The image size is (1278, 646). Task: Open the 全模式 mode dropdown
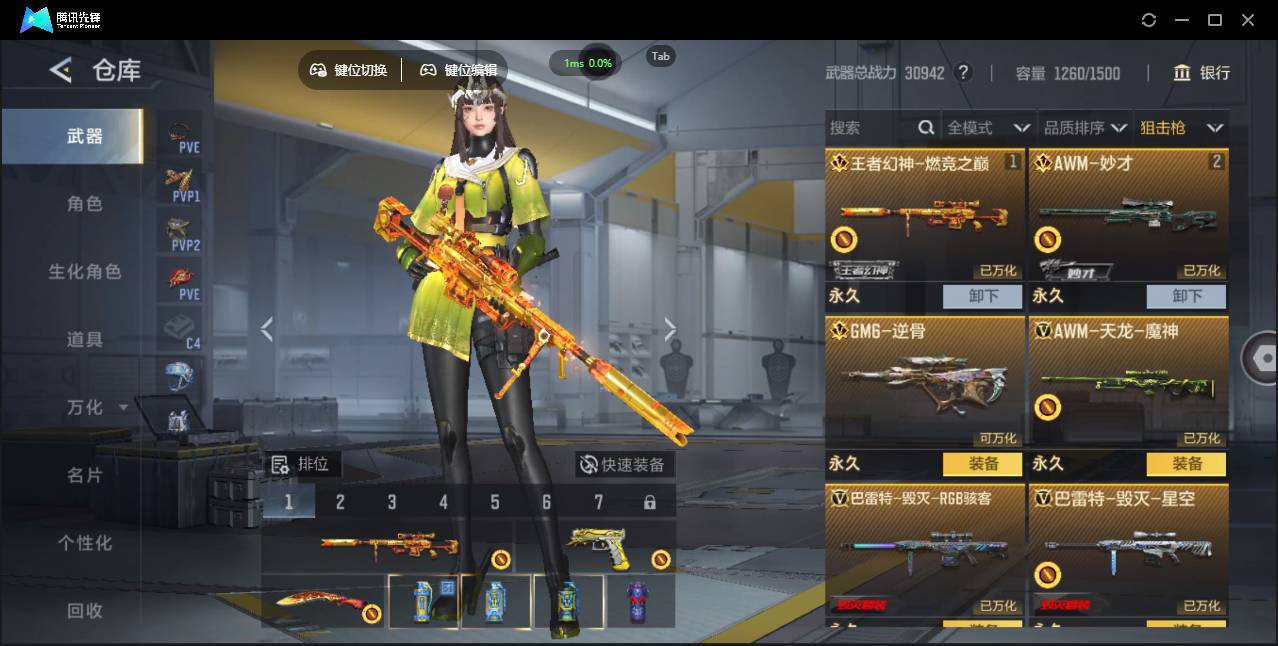(988, 128)
